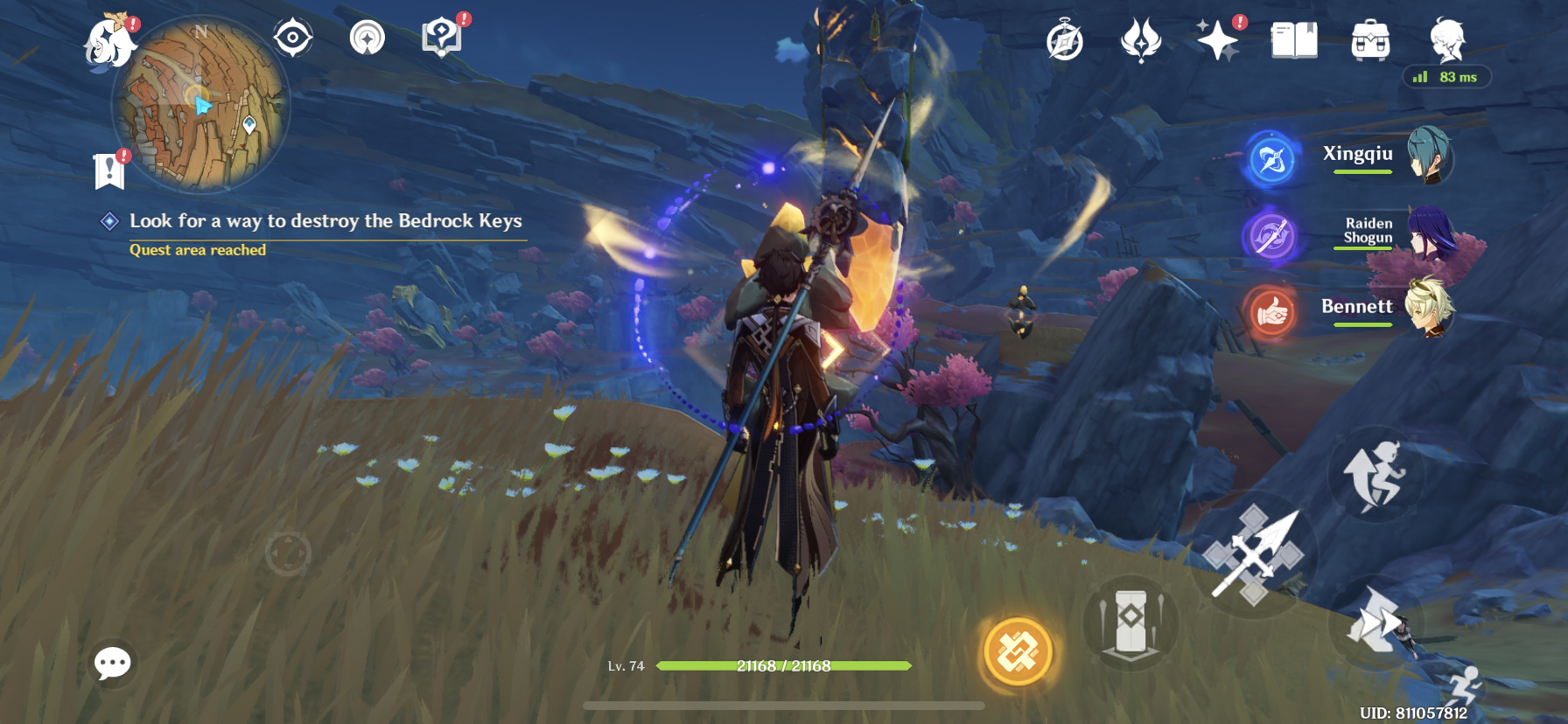Open the battle pass emblem icon
Screen dimensions: 1568x724
(1141, 41)
